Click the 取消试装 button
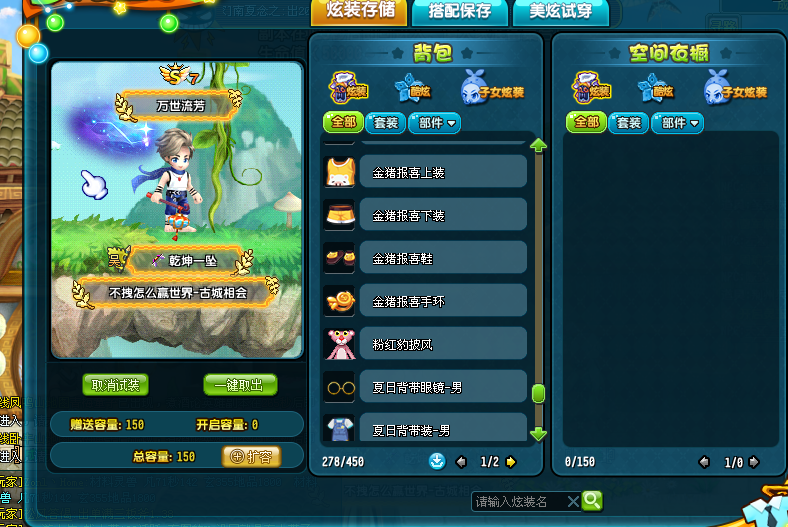 (116, 385)
